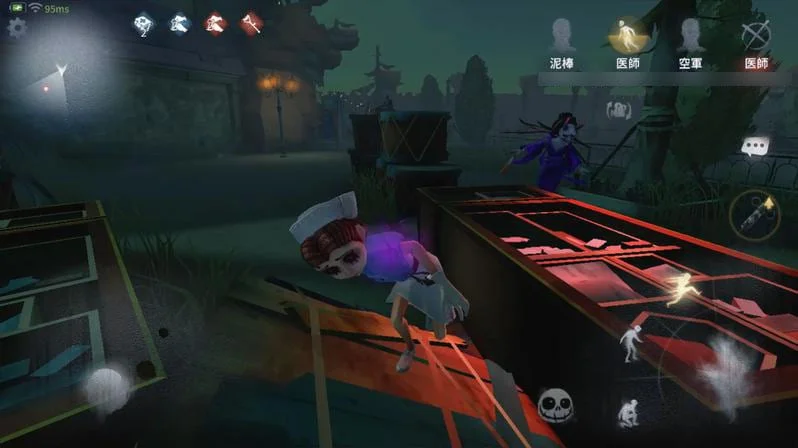
Task: Switch to the crouching stance icon
Action: point(630,412)
